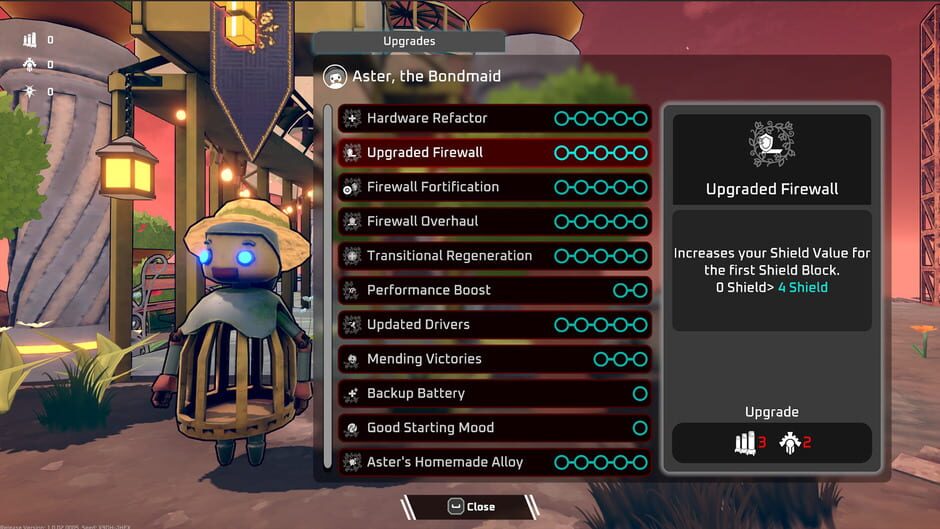The width and height of the screenshot is (940, 529).
Task: Select Firewall Fortification in the list
Action: [x=494, y=187]
